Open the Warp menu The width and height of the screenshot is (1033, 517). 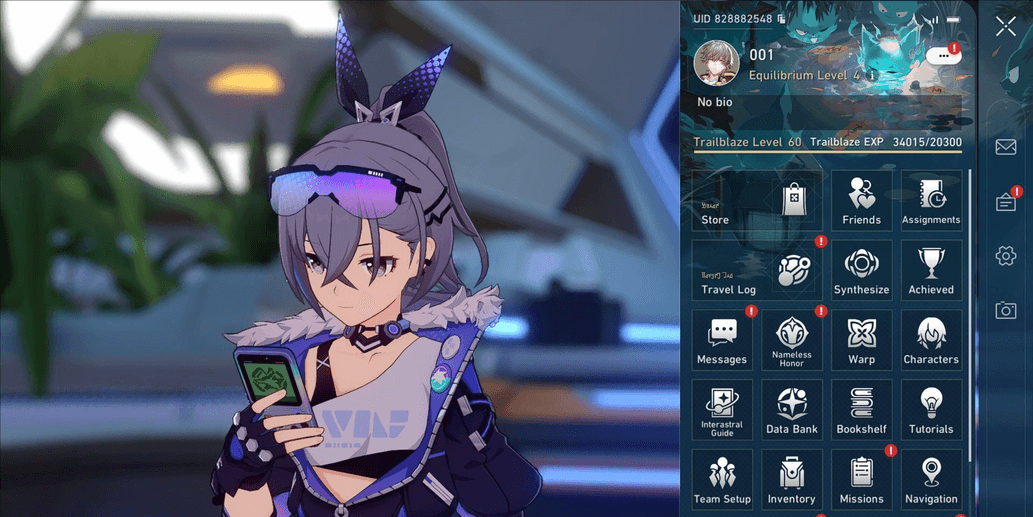point(861,341)
